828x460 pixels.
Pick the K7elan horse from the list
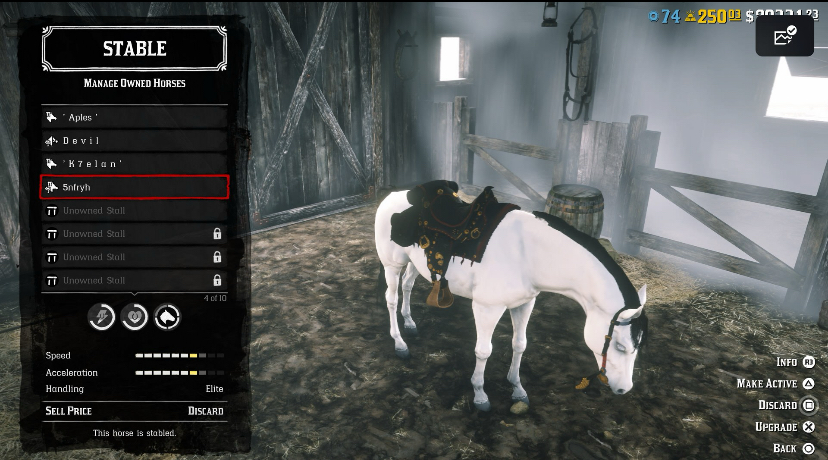[135, 164]
